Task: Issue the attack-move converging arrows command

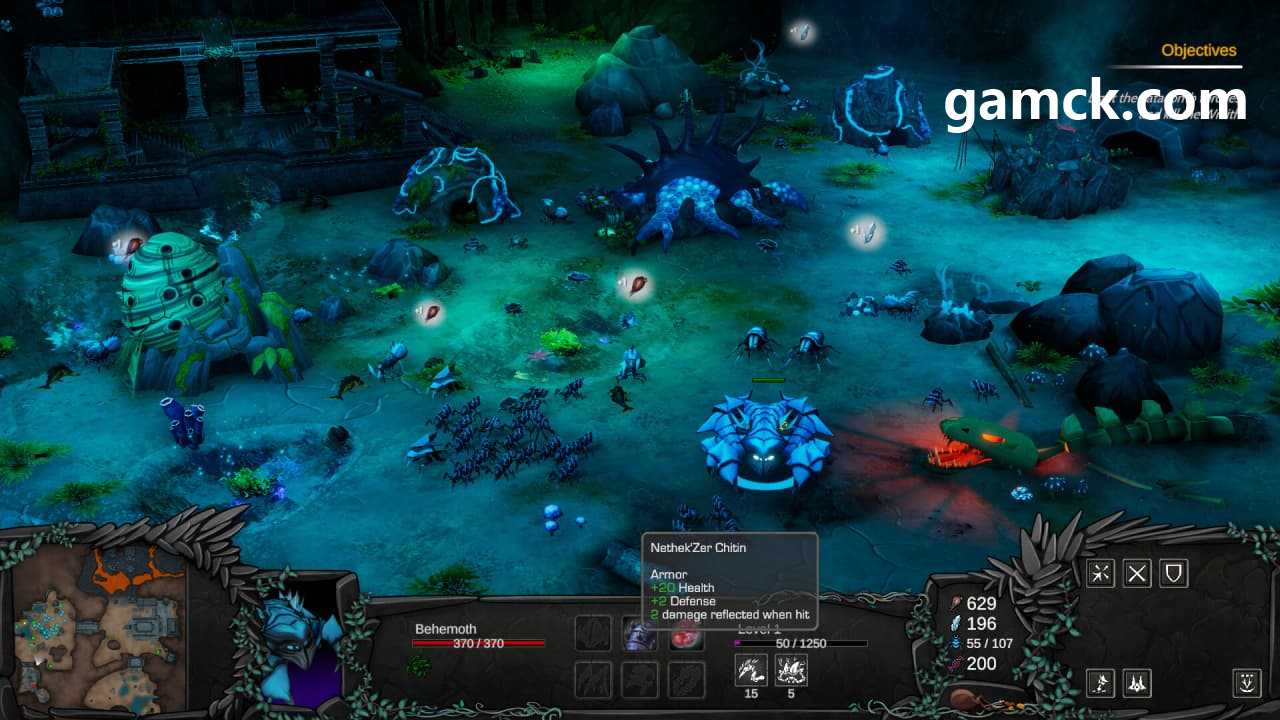Action: point(1101,573)
